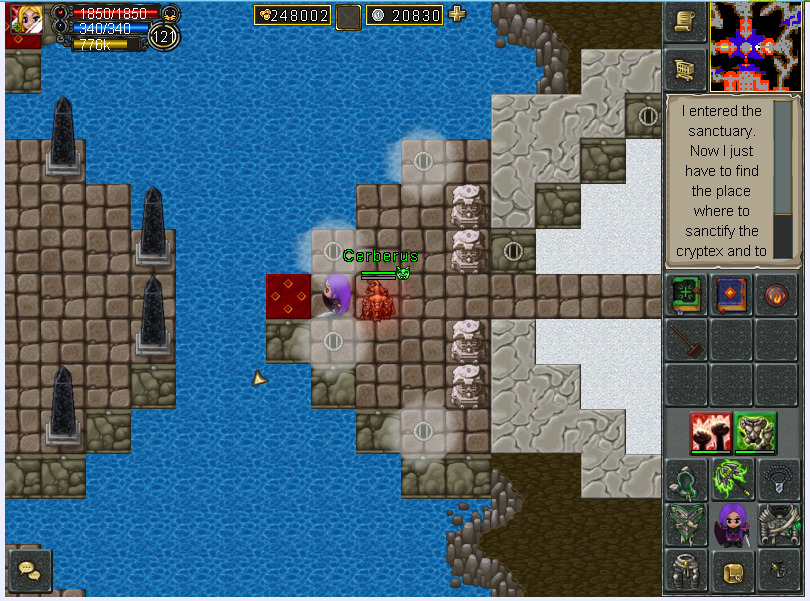The width and height of the screenshot is (810, 601).
Task: Select the winged shield equipment slot
Action: pyautogui.click(x=686, y=524)
